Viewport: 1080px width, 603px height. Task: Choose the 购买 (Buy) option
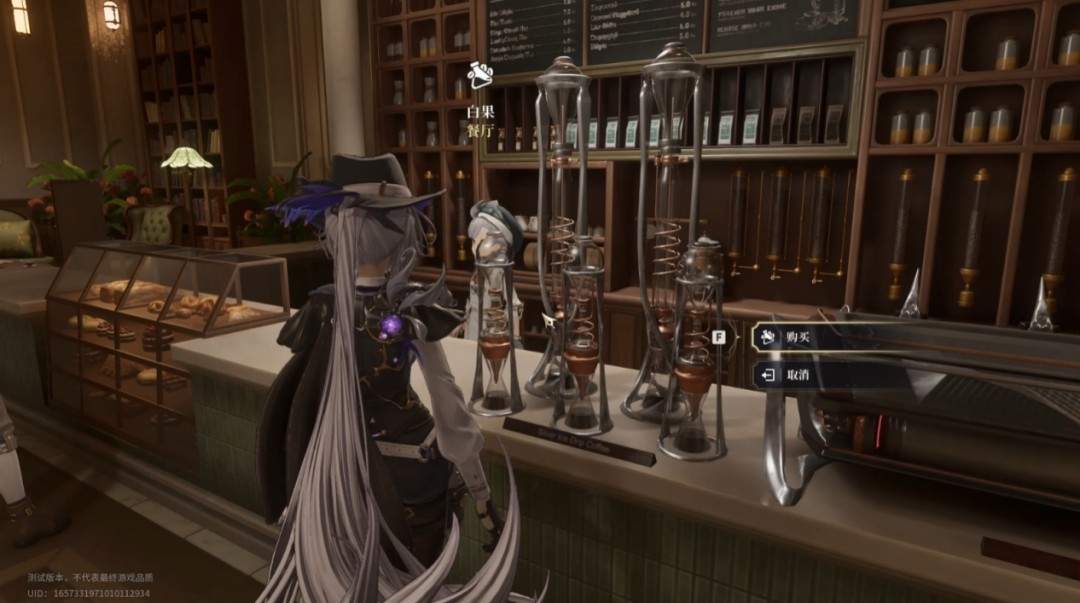(x=797, y=337)
